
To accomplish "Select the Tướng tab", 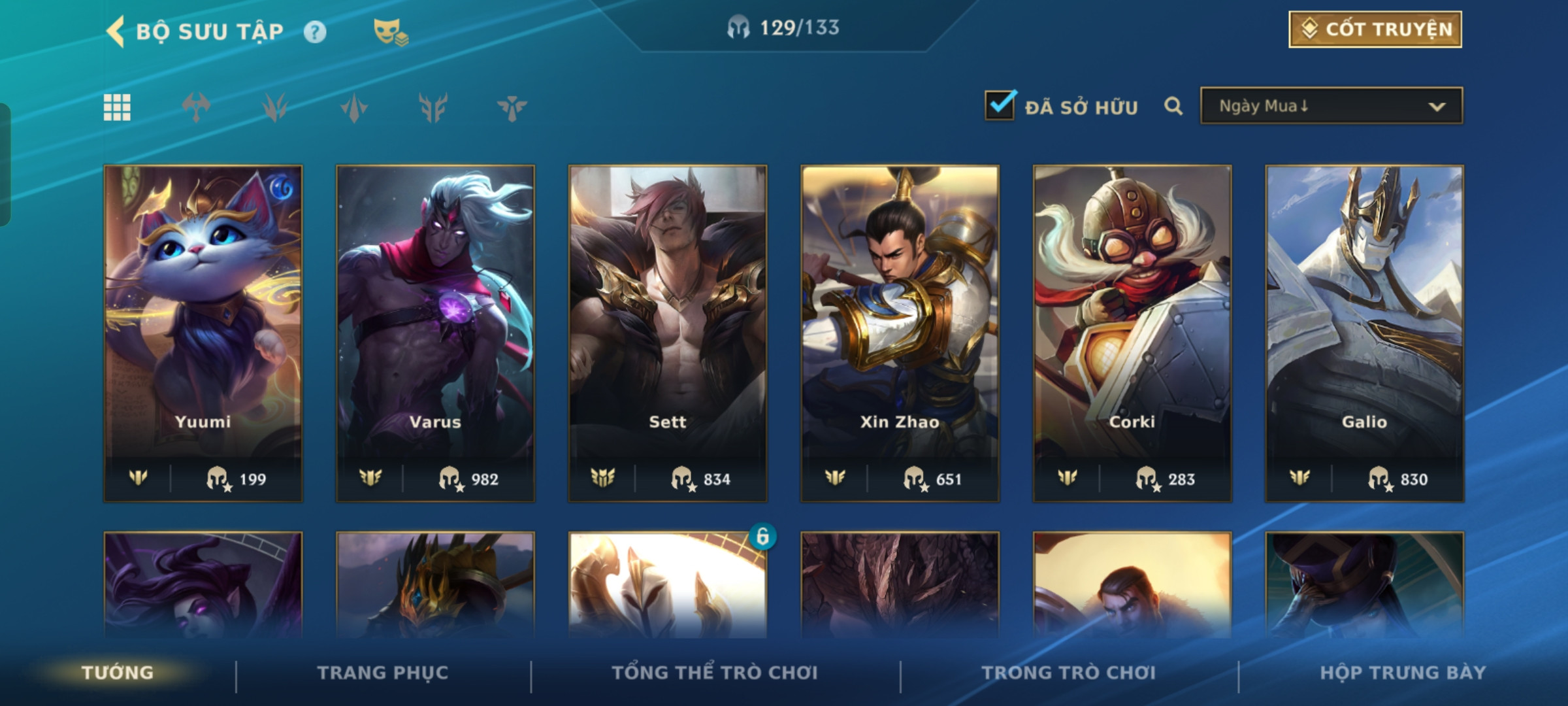I will tap(118, 673).
